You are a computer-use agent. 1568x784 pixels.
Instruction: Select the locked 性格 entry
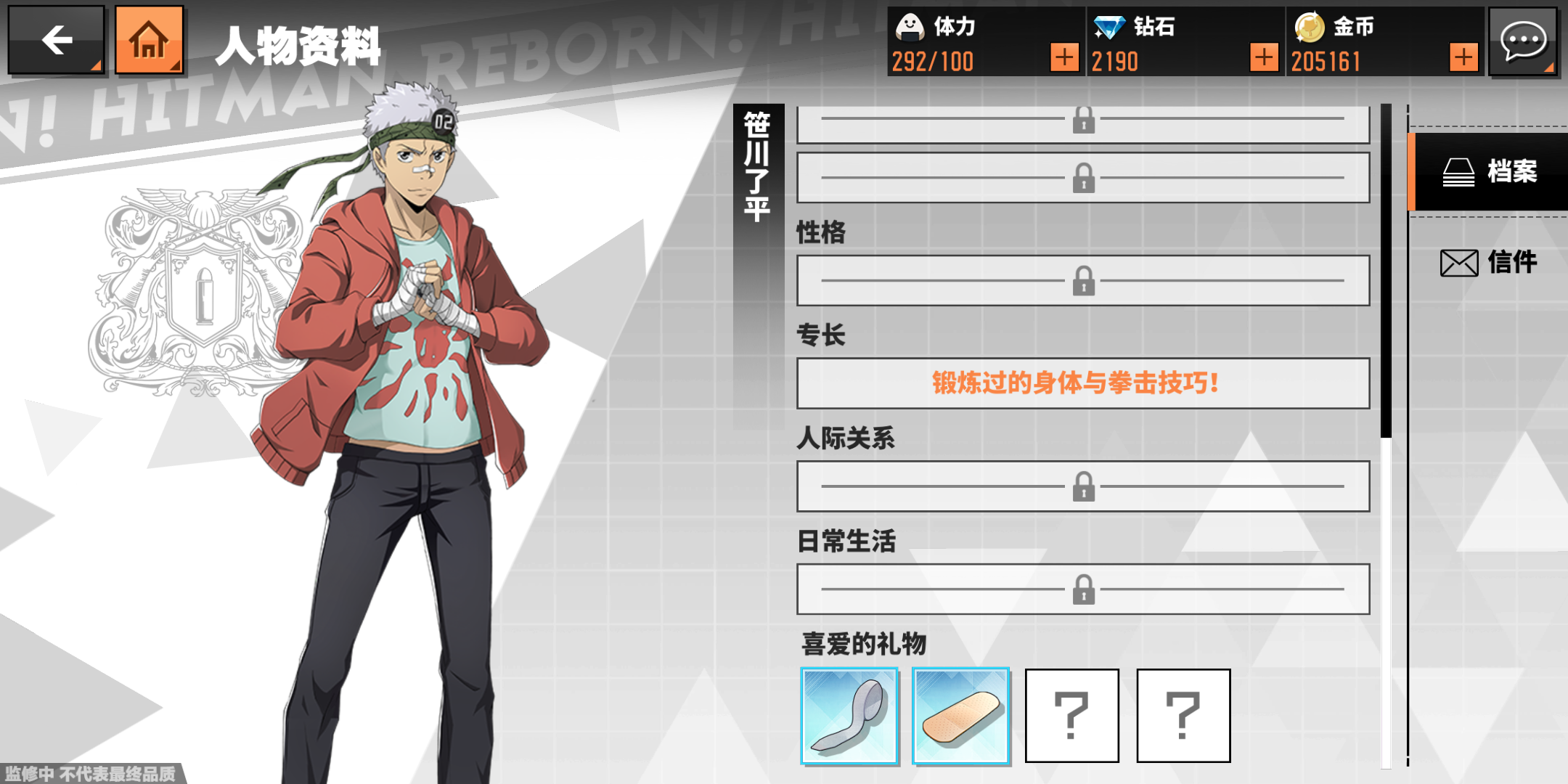click(1082, 280)
